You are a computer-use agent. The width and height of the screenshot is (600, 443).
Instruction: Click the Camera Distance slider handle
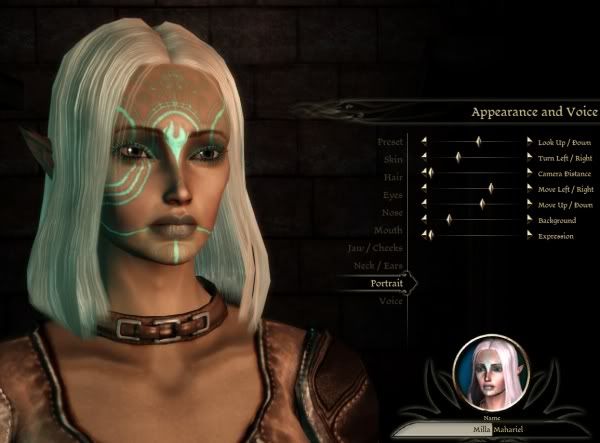point(430,173)
